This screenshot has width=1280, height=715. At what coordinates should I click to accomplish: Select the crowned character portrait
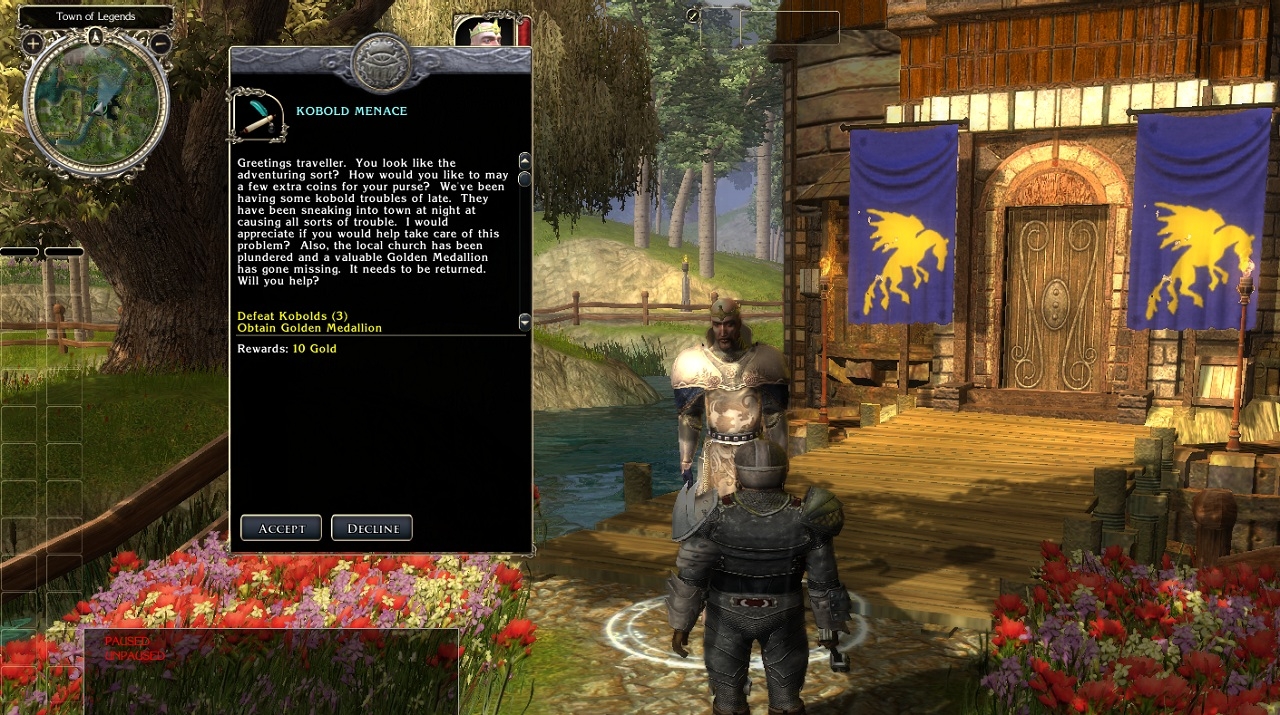(486, 31)
